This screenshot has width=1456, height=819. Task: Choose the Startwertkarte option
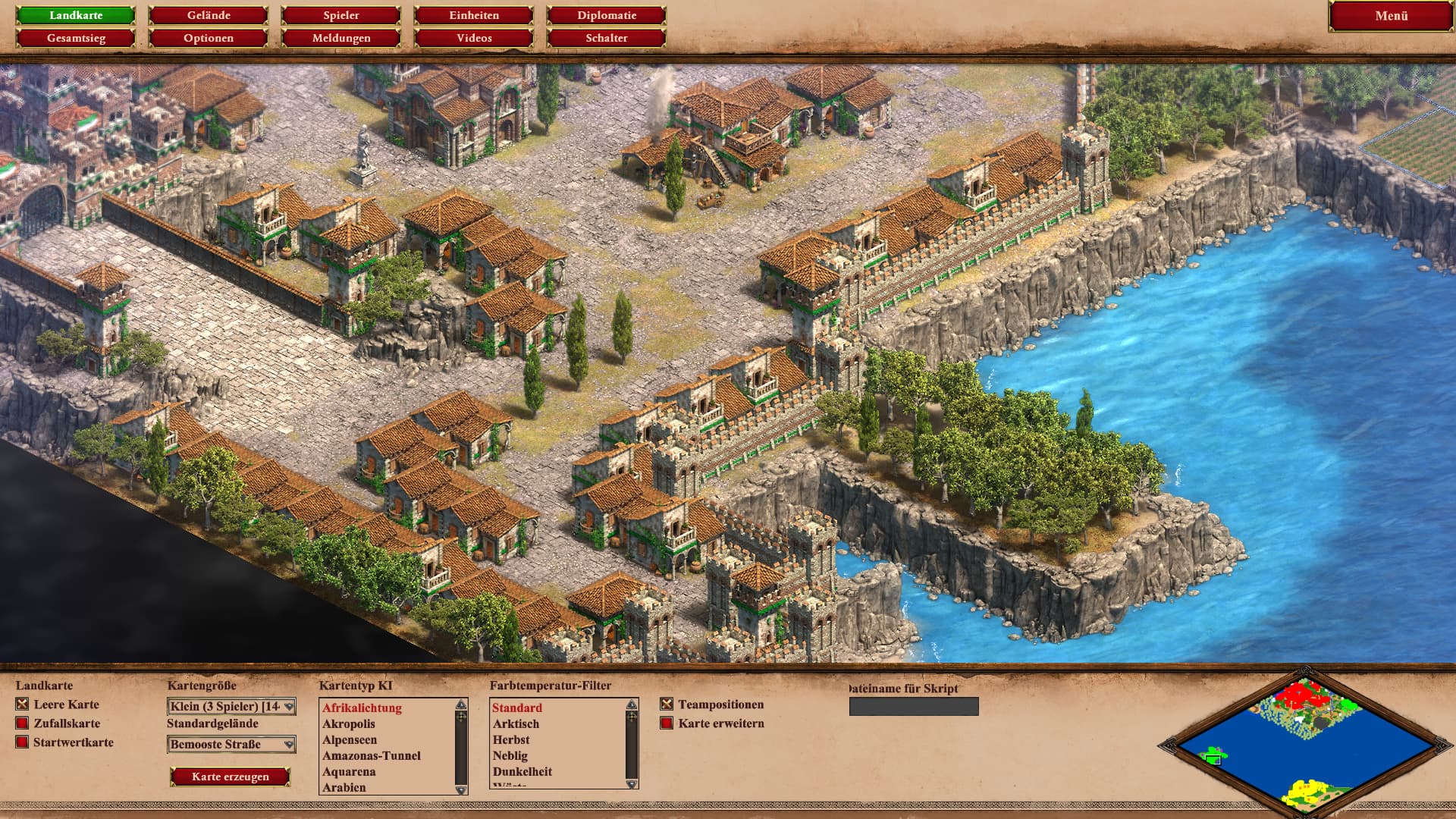(x=23, y=742)
